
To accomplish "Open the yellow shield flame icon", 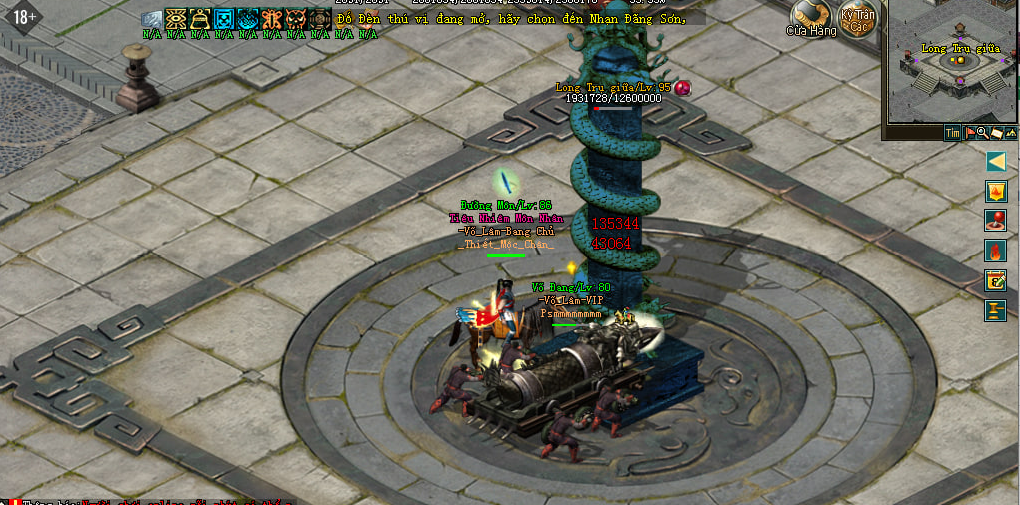I will [995, 191].
